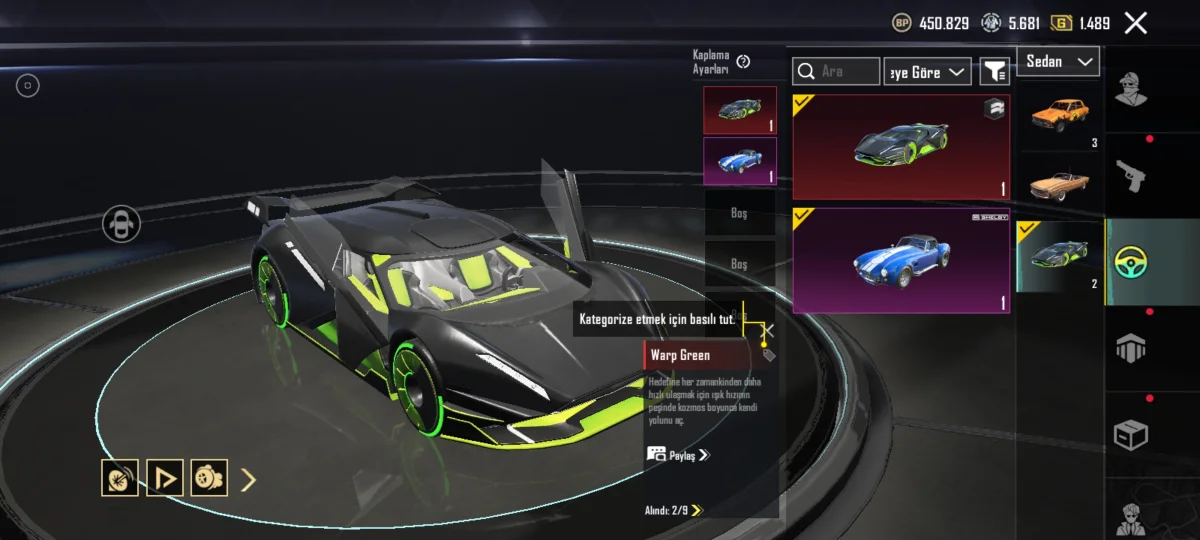Click the Ara search field
Viewport: 1200px width, 540px height.
pyautogui.click(x=836, y=71)
